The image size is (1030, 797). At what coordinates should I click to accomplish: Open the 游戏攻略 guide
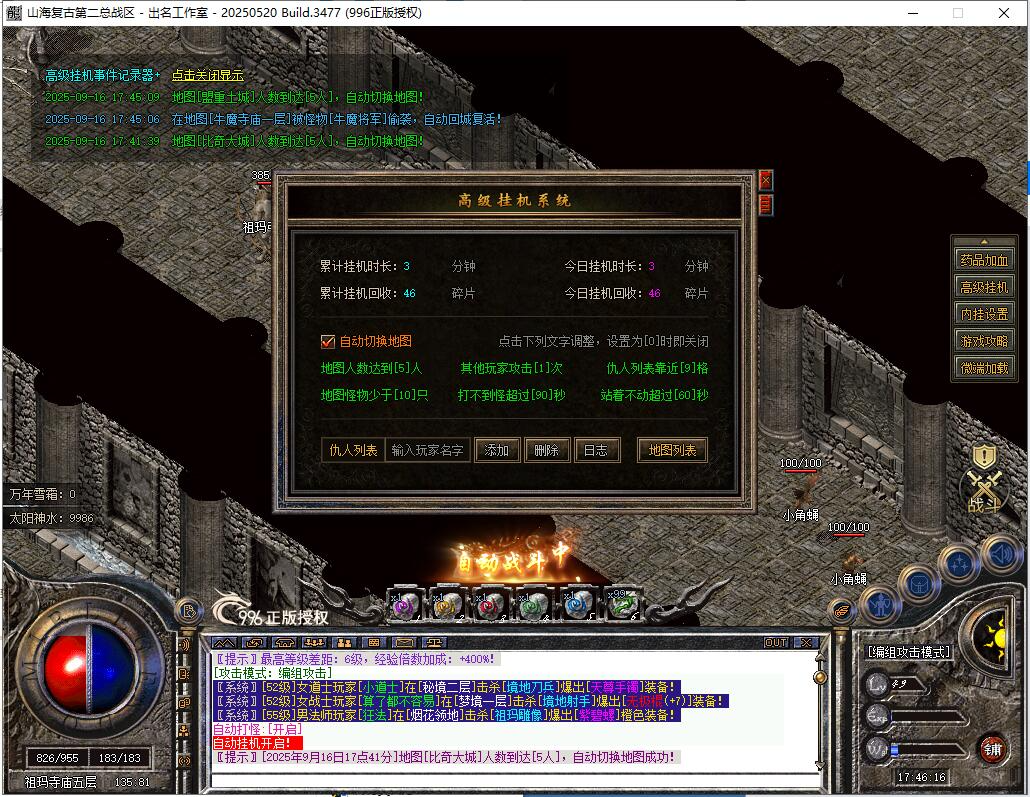(984, 341)
